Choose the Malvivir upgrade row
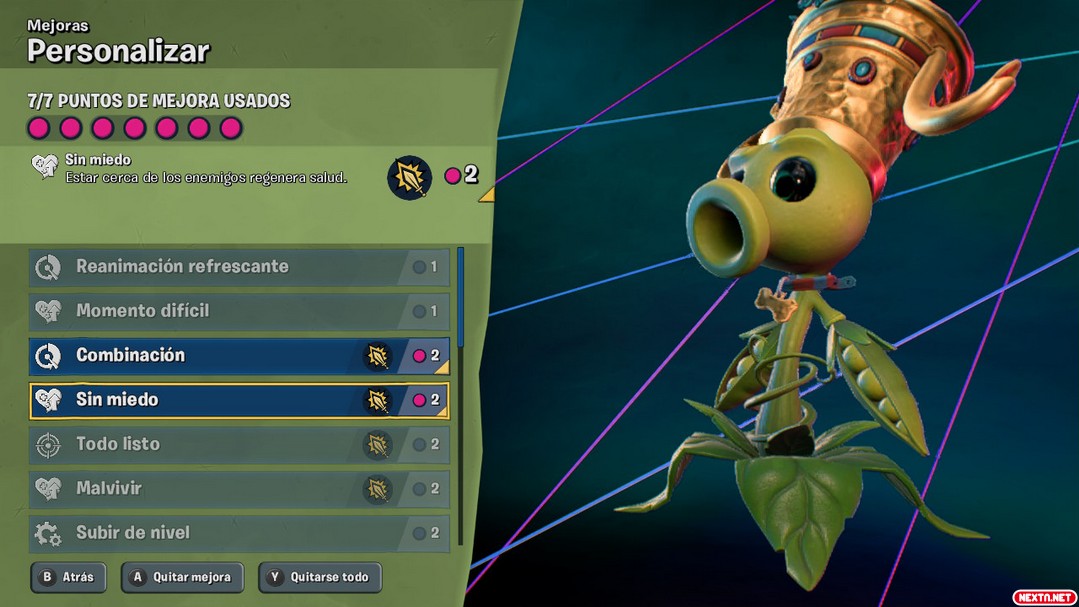 coord(238,489)
